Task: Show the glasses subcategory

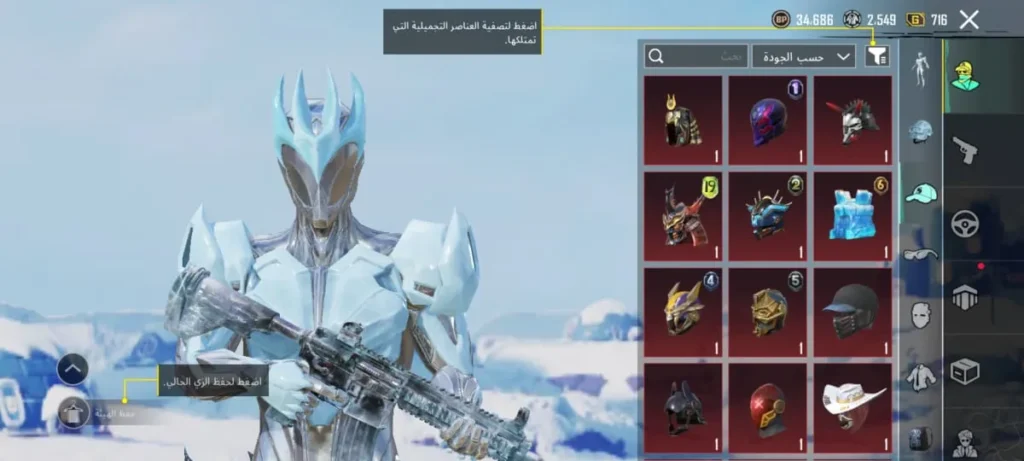Action: (x=920, y=253)
